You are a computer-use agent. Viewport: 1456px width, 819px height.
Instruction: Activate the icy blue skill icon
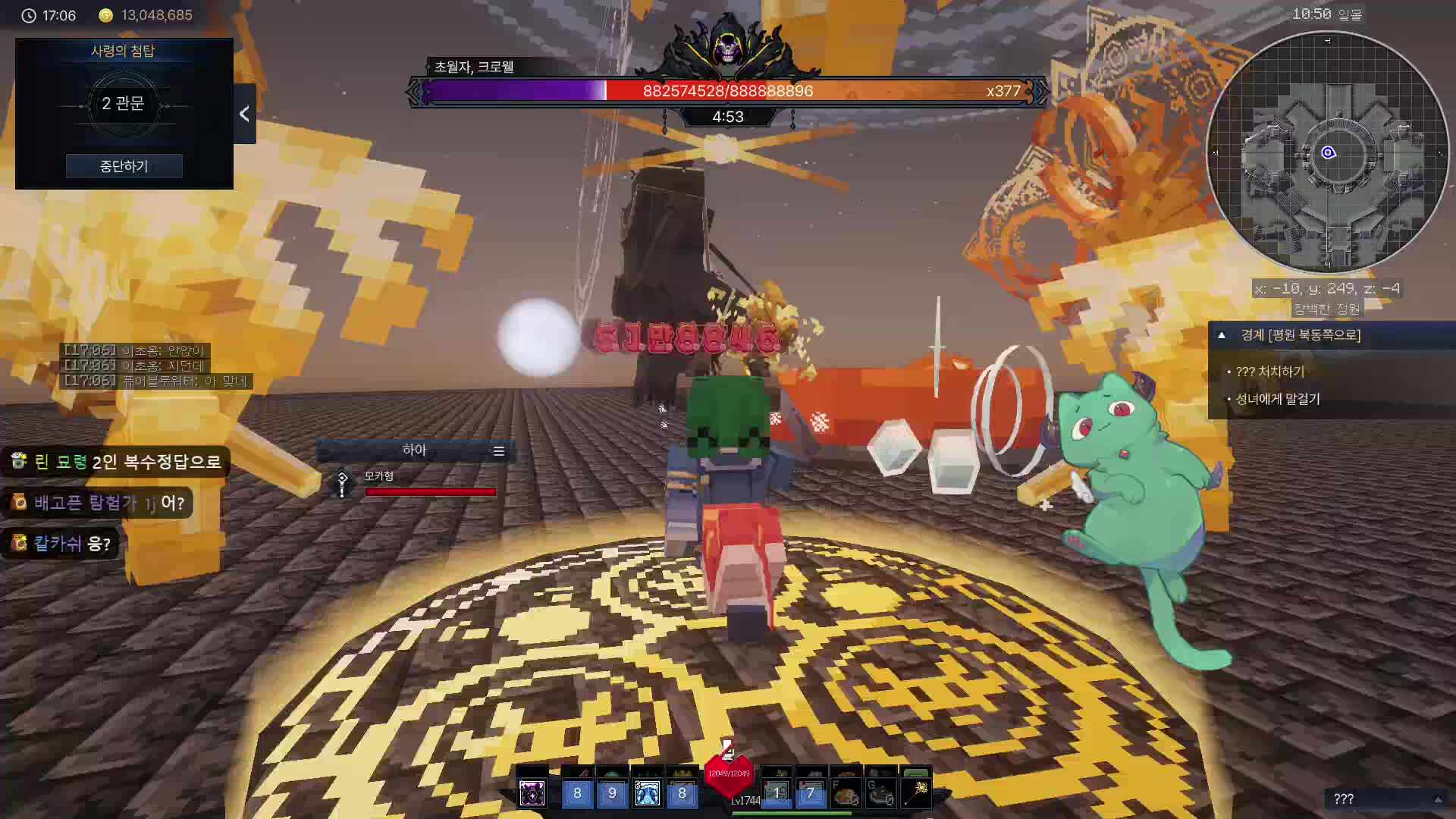tap(647, 793)
